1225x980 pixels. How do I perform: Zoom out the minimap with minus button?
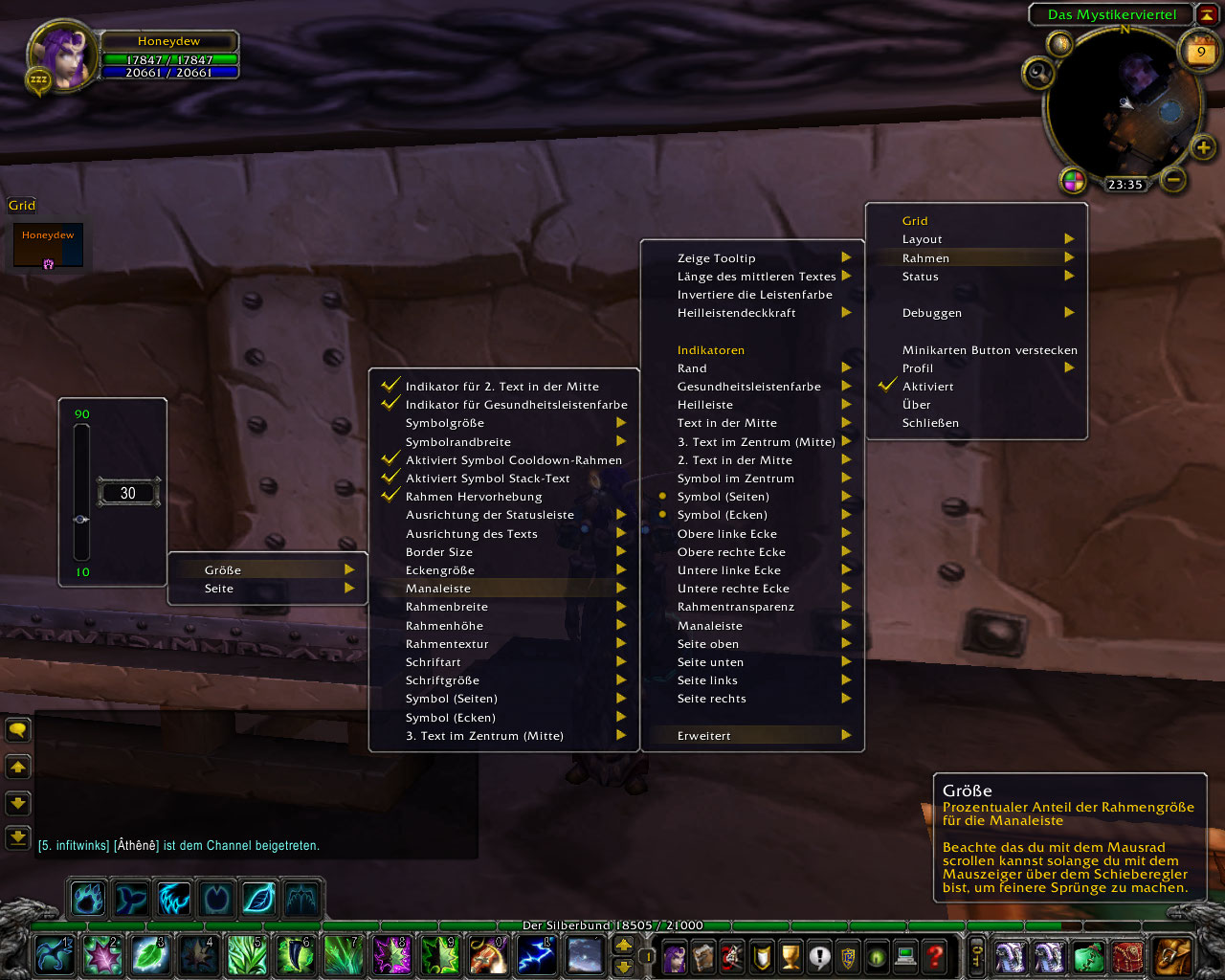pos(1174,179)
